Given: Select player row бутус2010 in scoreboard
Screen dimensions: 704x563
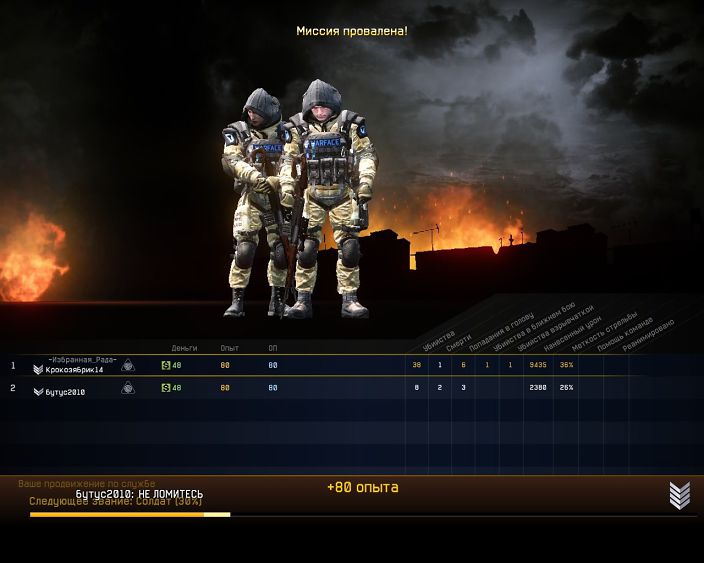Looking at the screenshot, I should [65, 392].
